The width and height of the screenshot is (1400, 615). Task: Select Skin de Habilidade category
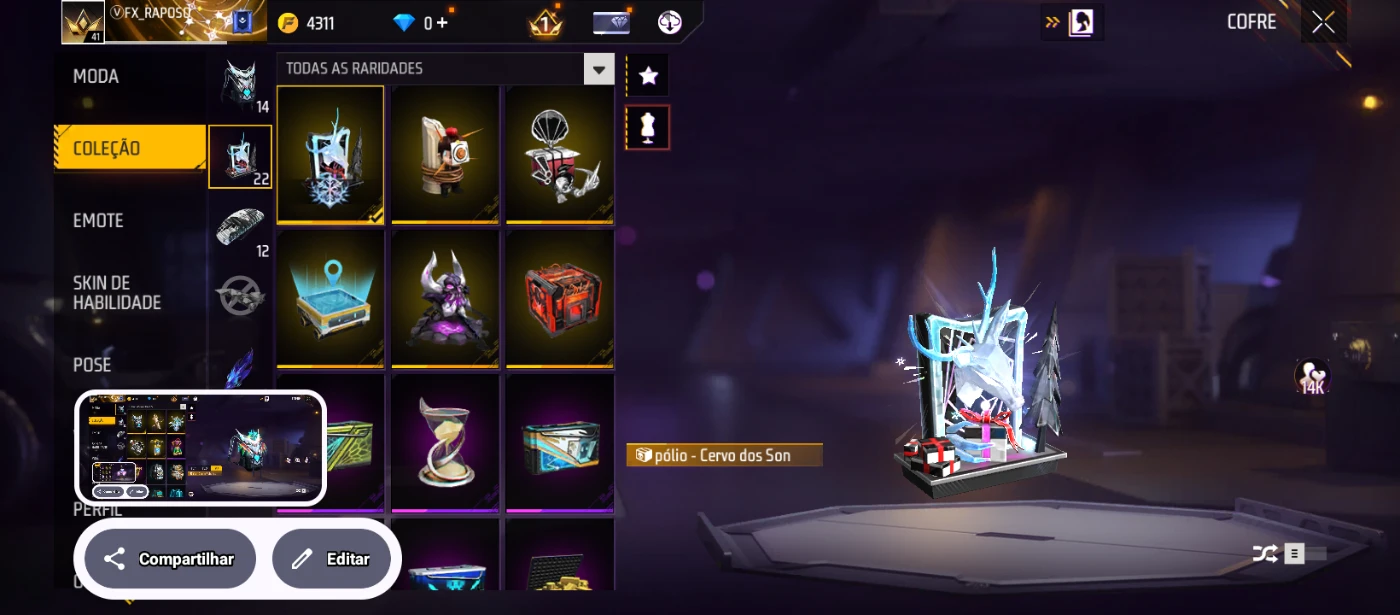click(x=117, y=293)
